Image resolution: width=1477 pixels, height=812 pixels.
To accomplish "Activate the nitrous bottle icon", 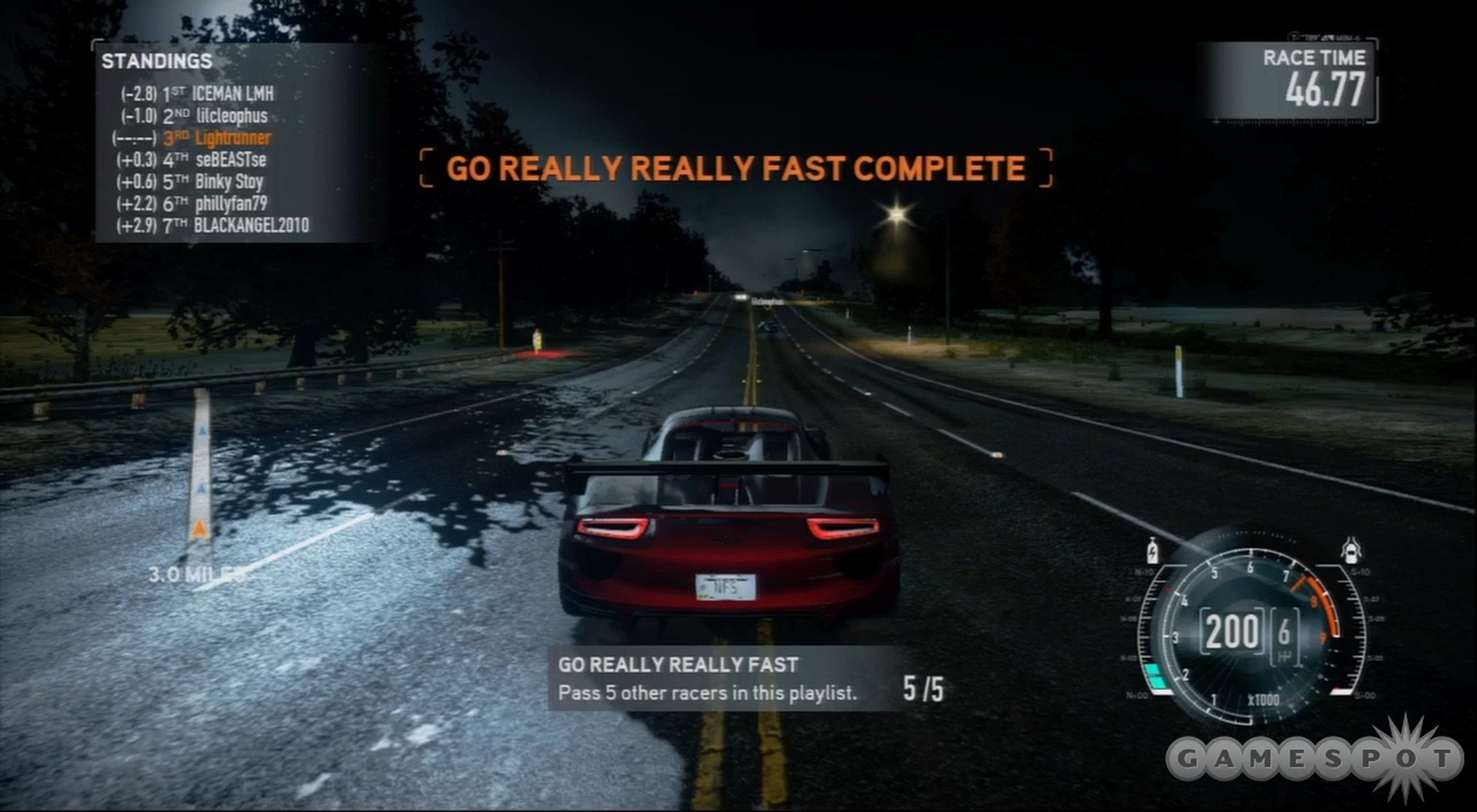I will tap(1152, 551).
